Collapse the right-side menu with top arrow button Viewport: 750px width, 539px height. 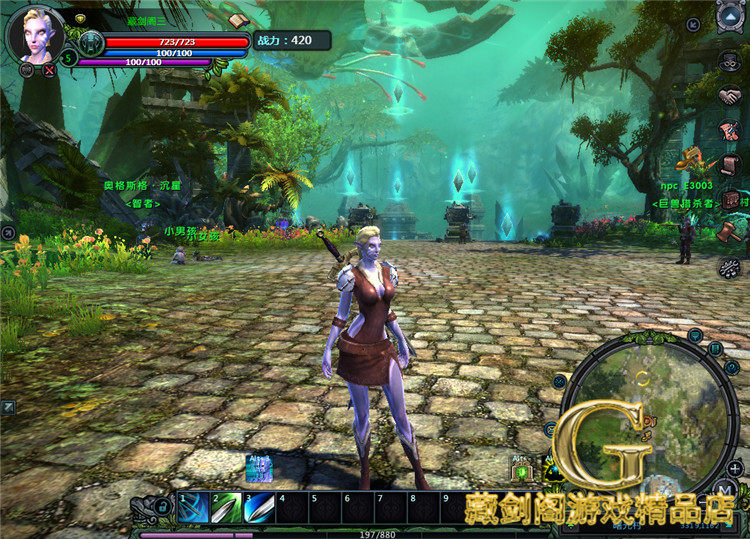pos(731,15)
